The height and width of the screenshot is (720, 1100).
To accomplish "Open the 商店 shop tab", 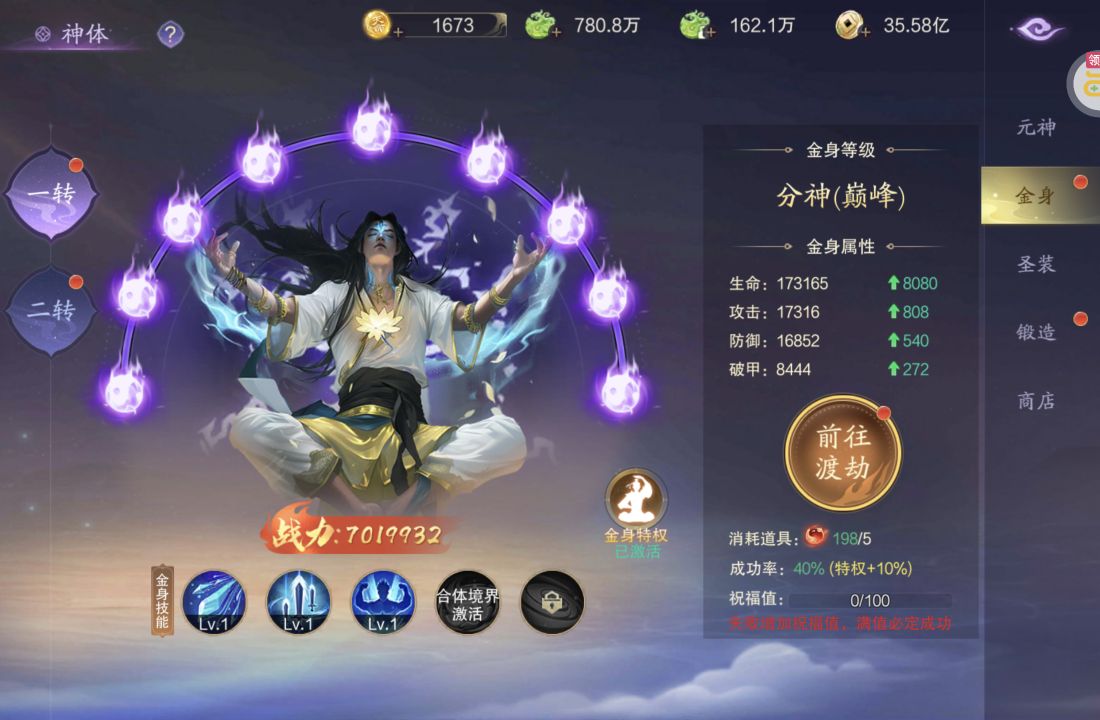I will click(1036, 401).
